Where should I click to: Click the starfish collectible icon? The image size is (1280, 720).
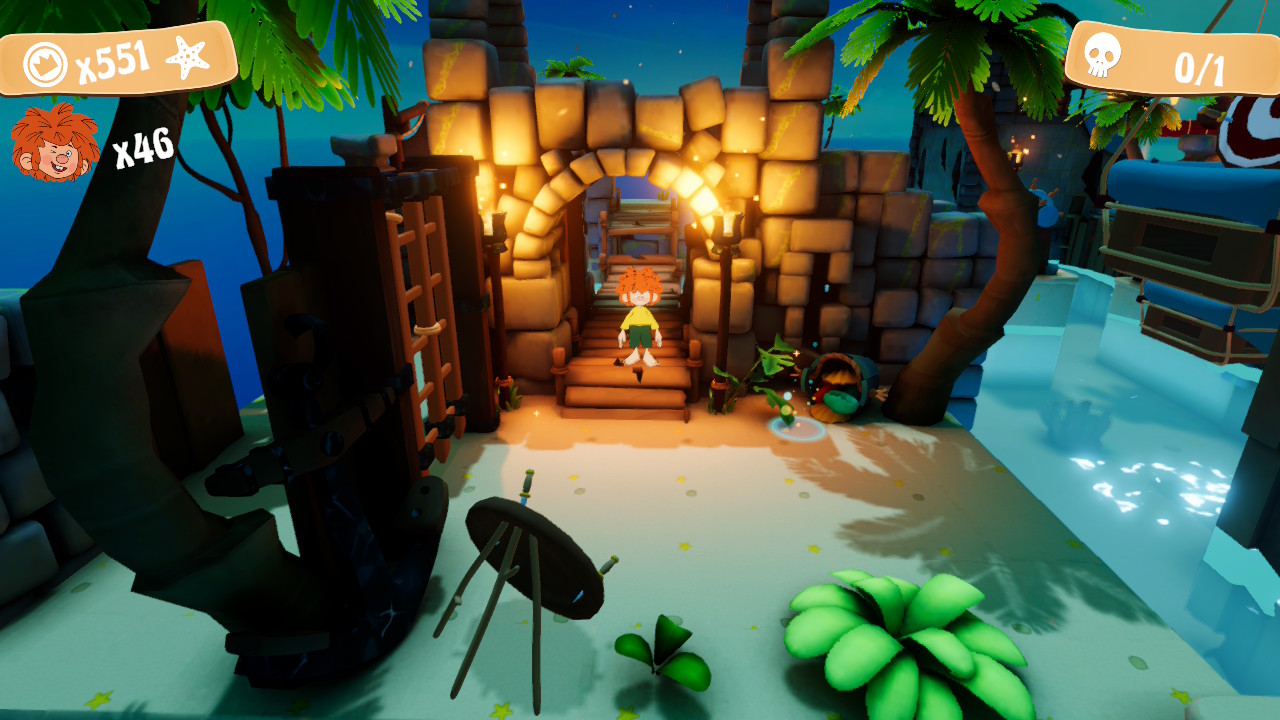tap(187, 58)
